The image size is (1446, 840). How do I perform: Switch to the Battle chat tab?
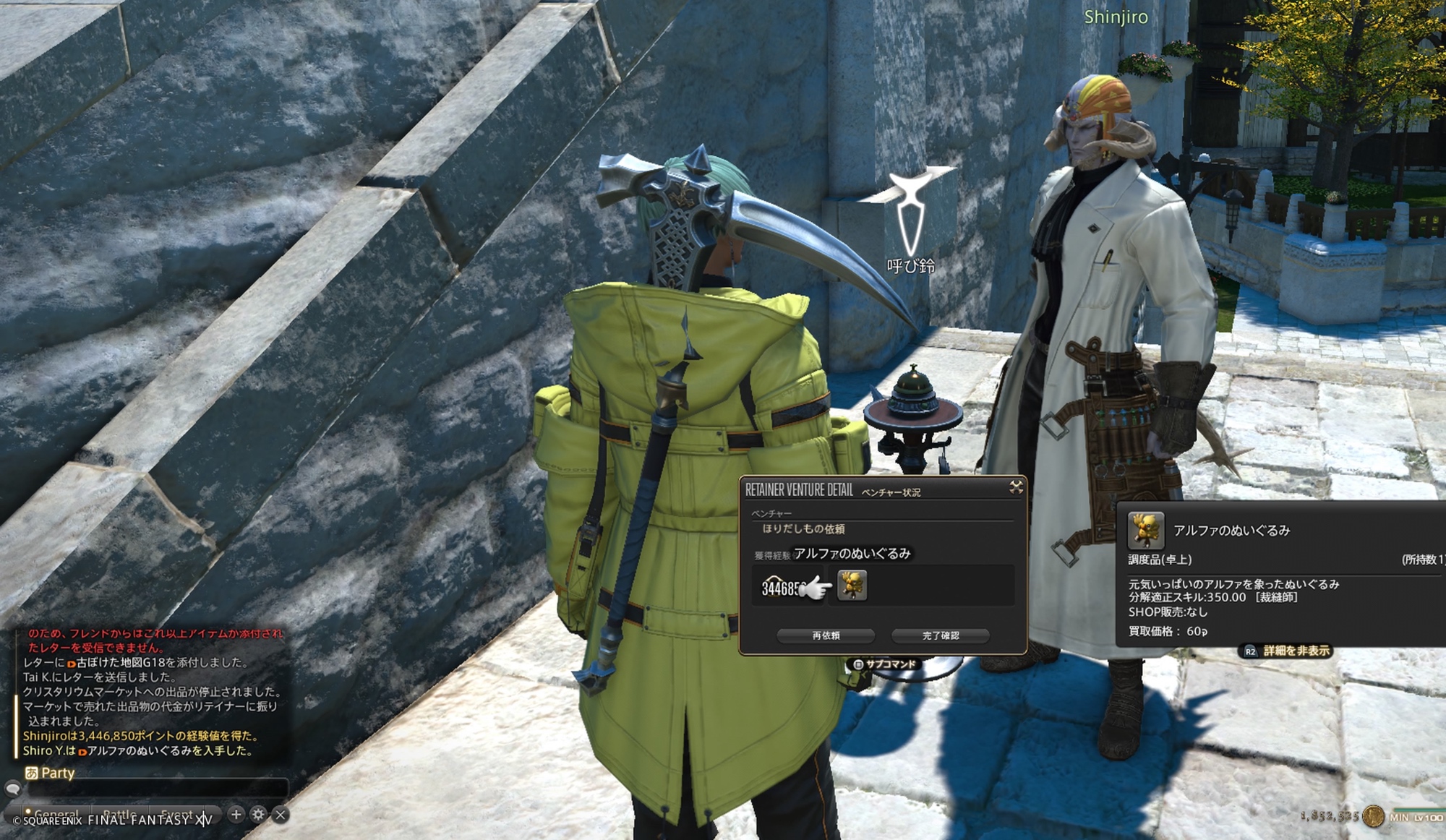[x=119, y=815]
